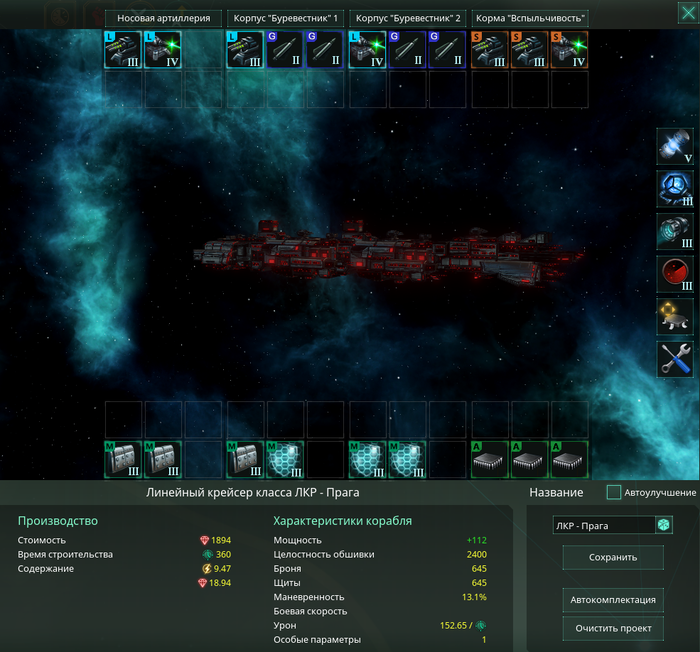Save the design with the Сохранить button
This screenshot has height=652, width=700.
click(x=613, y=558)
